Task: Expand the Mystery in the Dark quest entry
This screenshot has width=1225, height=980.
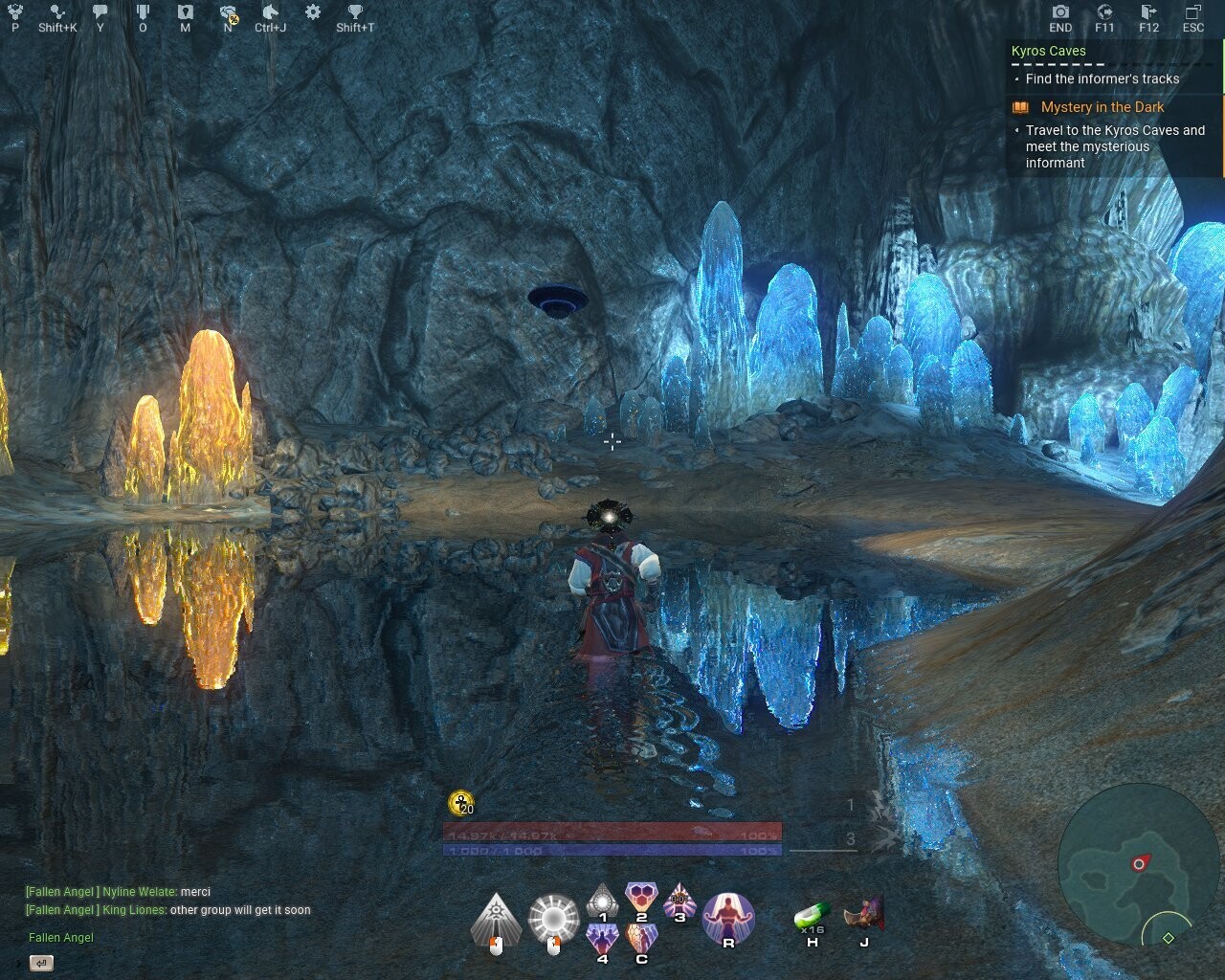Action: (x=1102, y=107)
